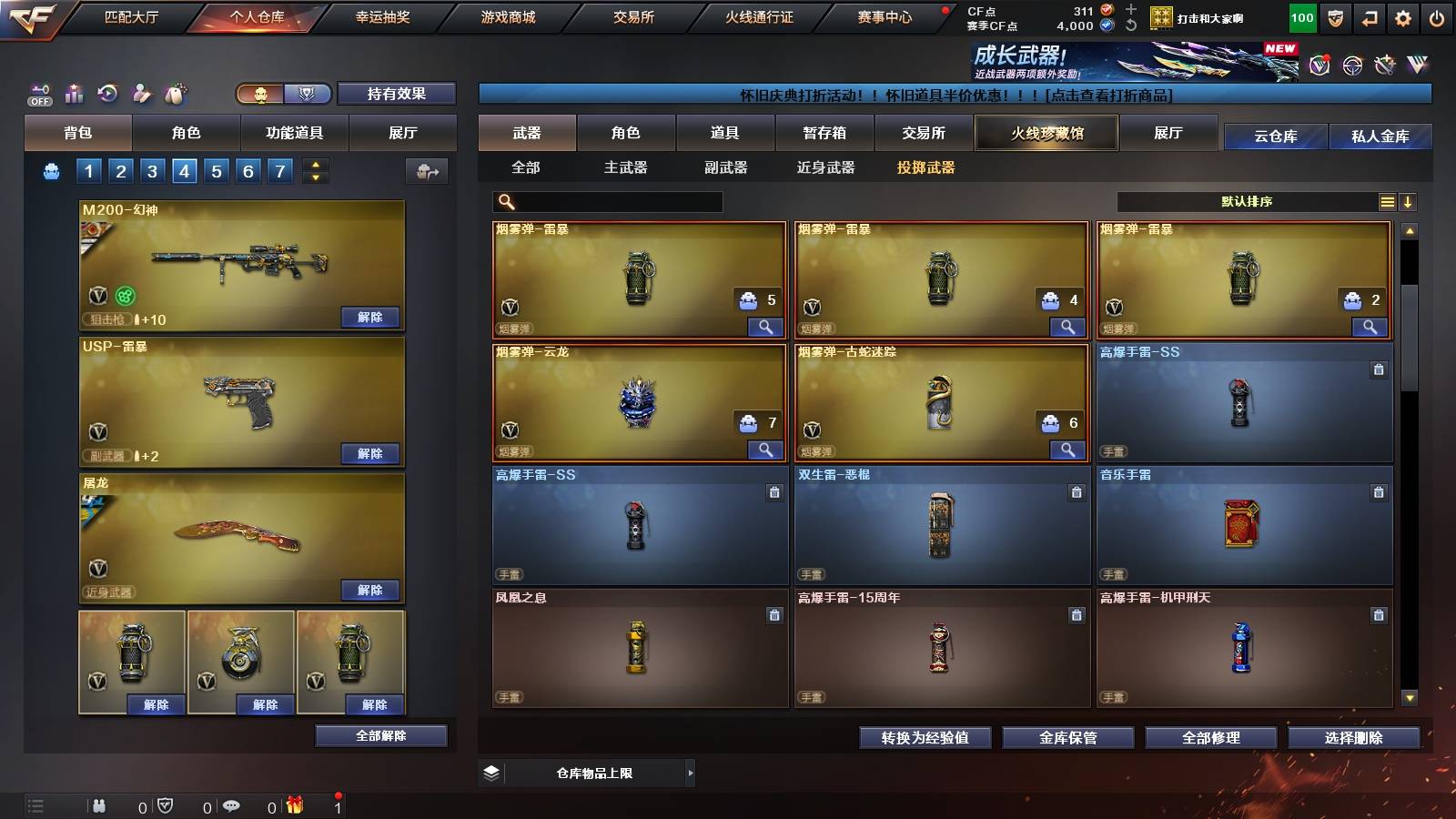Click the 全部修理 button
The width and height of the screenshot is (1456, 819).
pyautogui.click(x=1214, y=738)
